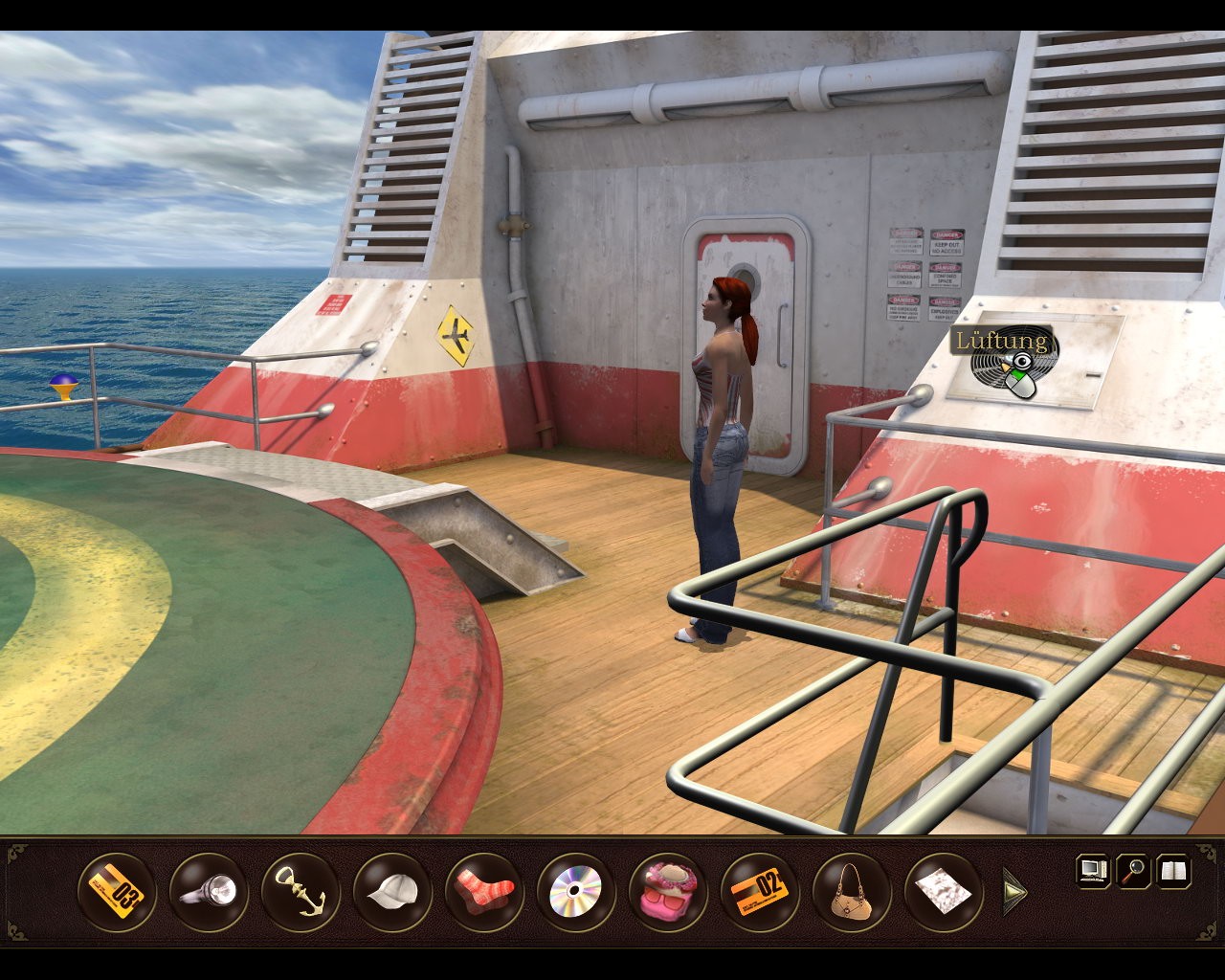Open the open-book journal icon
Viewport: 1225px width, 980px height.
pos(1174,871)
